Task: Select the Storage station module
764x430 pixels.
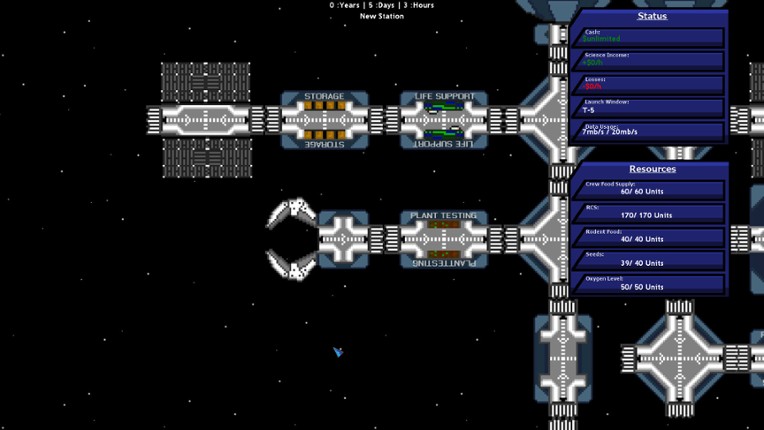Action: point(324,120)
